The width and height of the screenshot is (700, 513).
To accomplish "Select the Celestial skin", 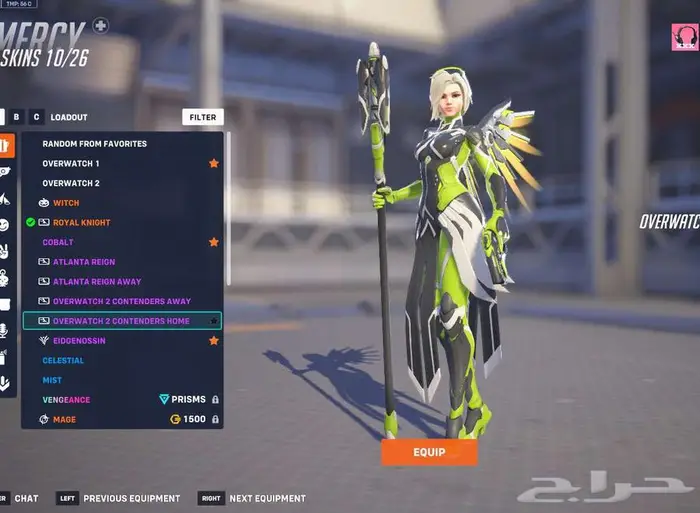I will click(x=63, y=360).
